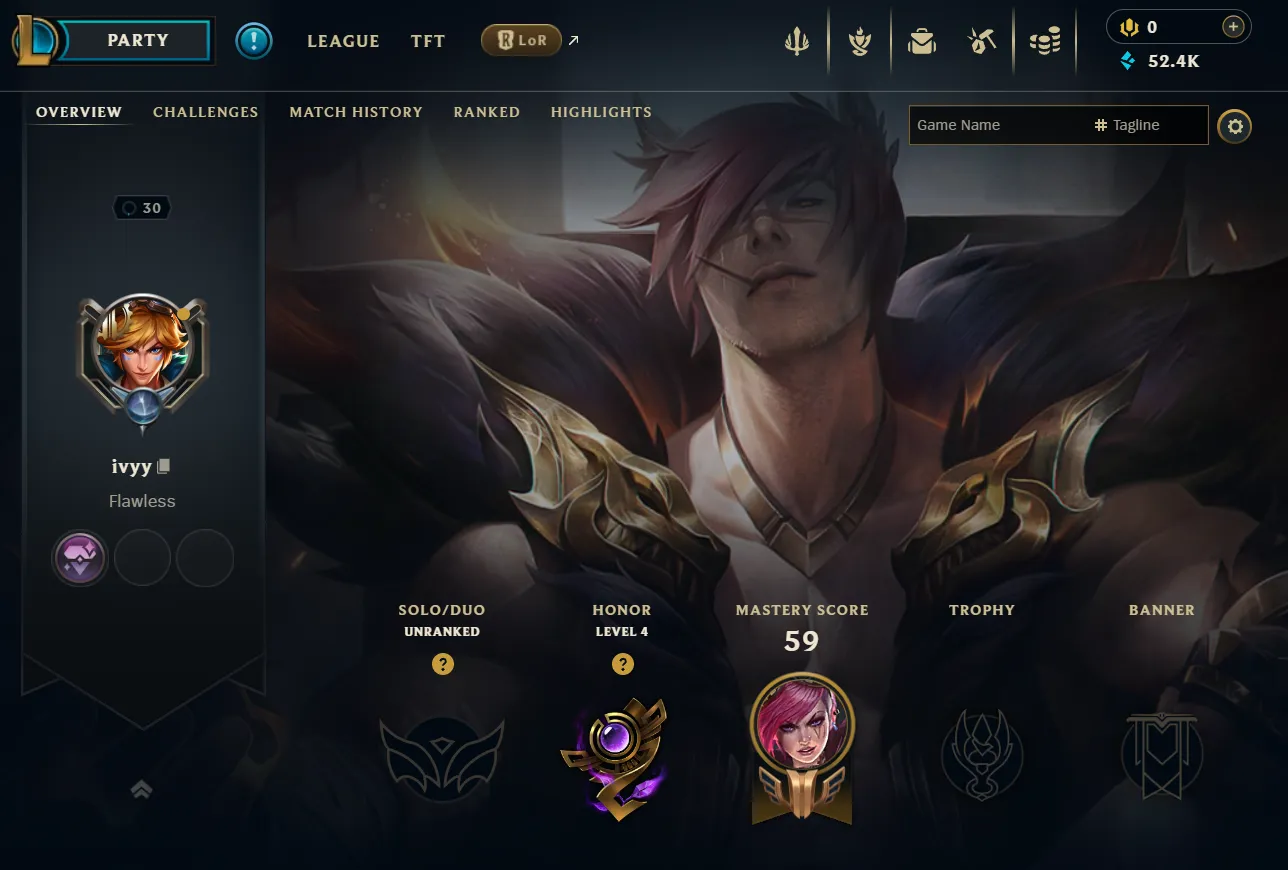Switch to the TFT tab
The image size is (1288, 870).
427,41
